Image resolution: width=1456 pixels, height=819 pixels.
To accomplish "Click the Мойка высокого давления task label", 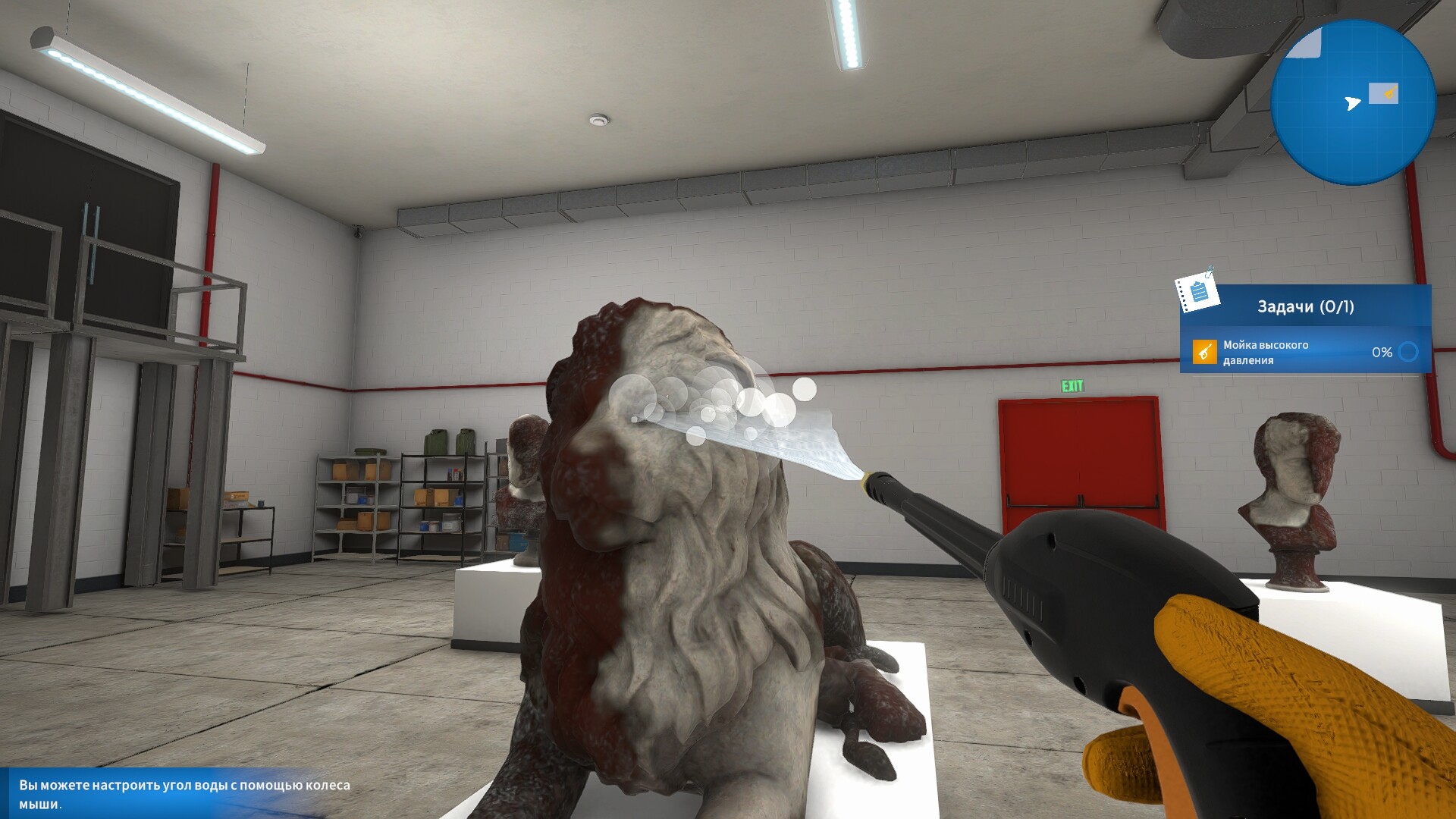I will tap(1266, 351).
